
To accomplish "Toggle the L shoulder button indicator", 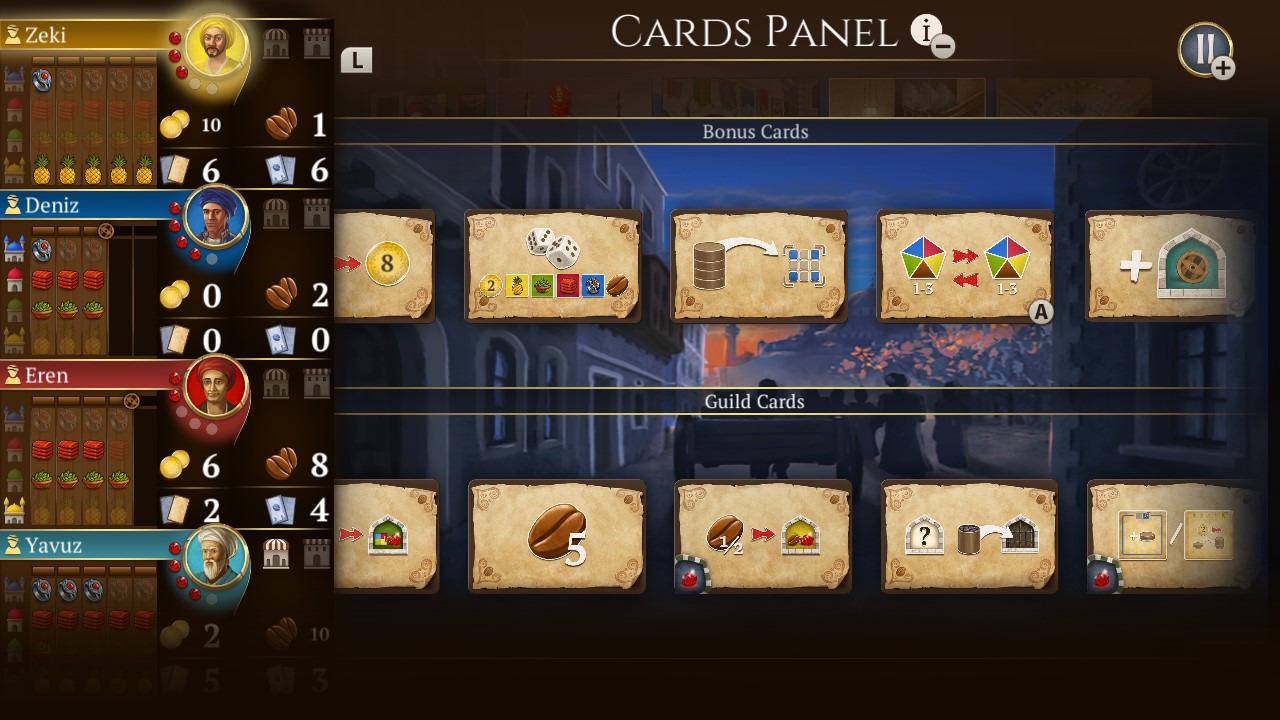I will (358, 60).
